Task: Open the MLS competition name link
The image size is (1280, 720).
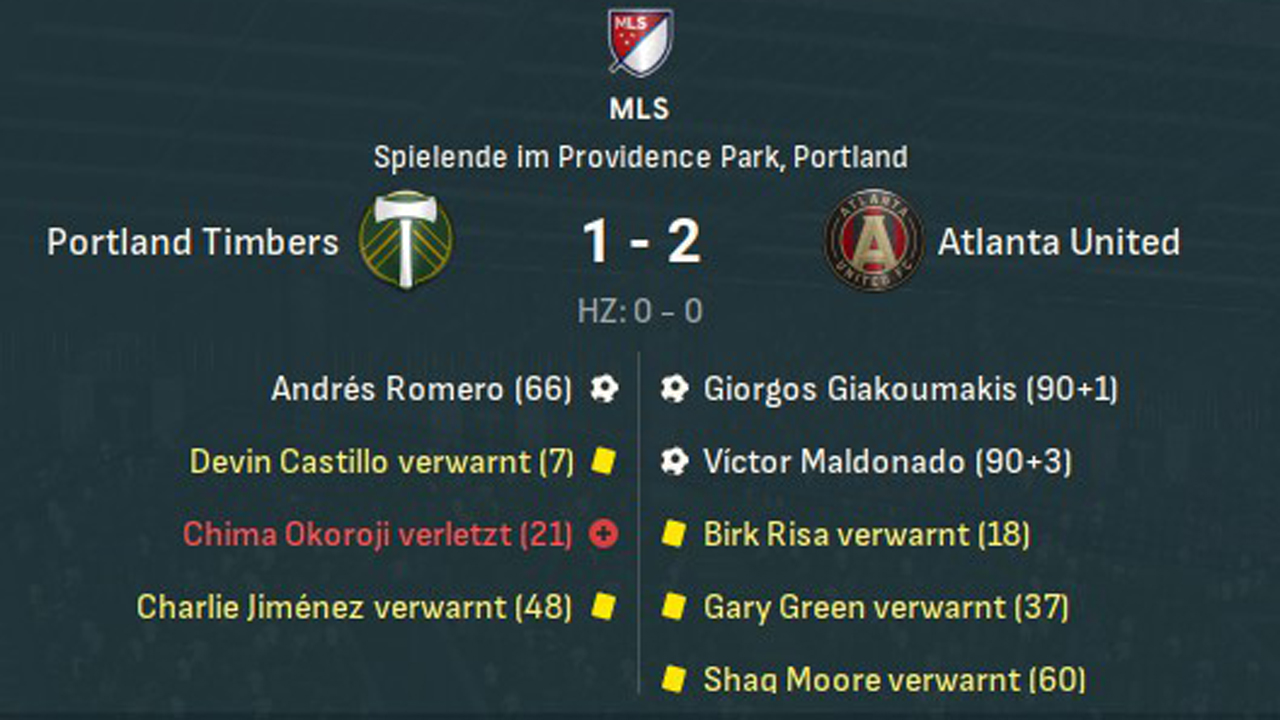Action: (640, 108)
